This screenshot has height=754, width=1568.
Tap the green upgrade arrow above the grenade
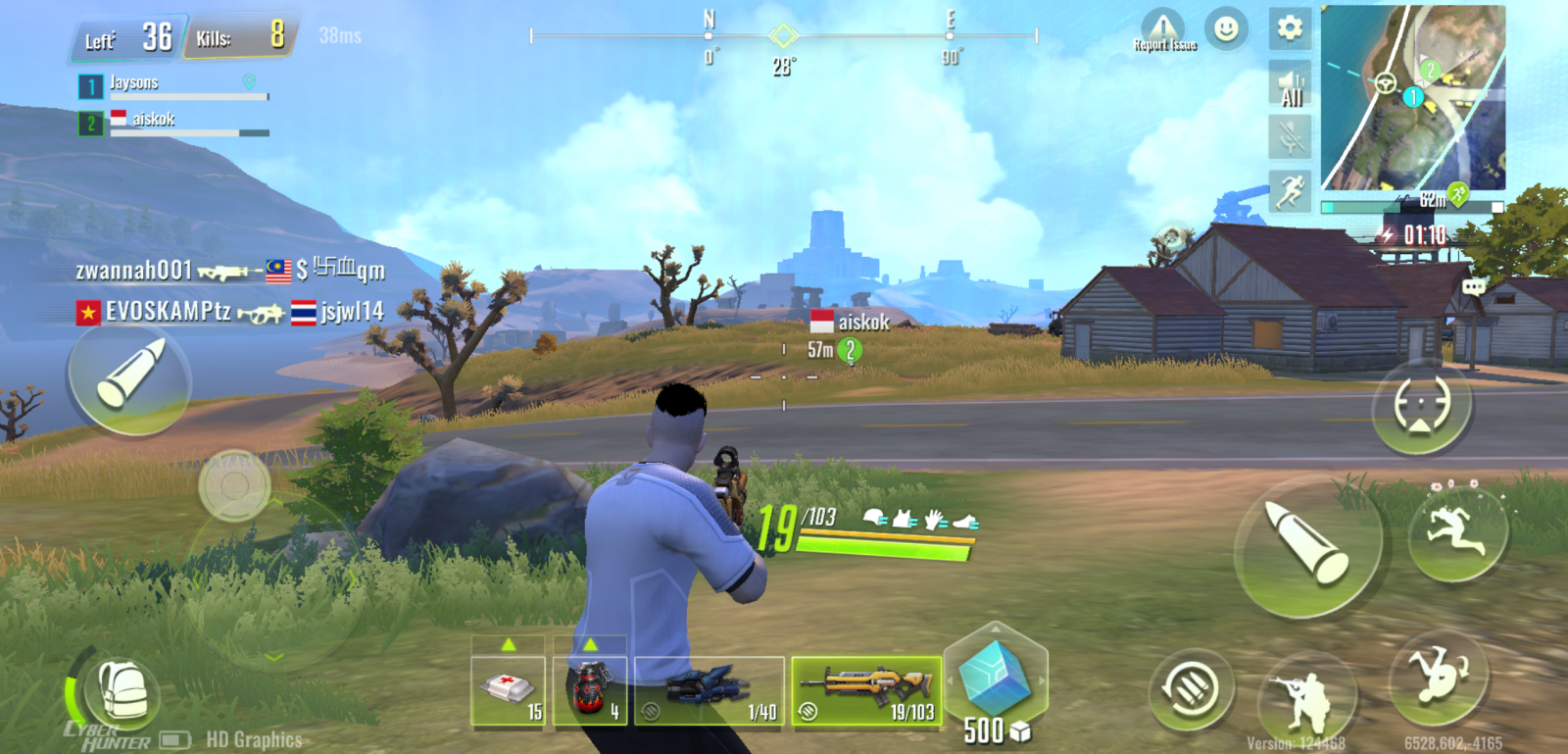coord(591,645)
